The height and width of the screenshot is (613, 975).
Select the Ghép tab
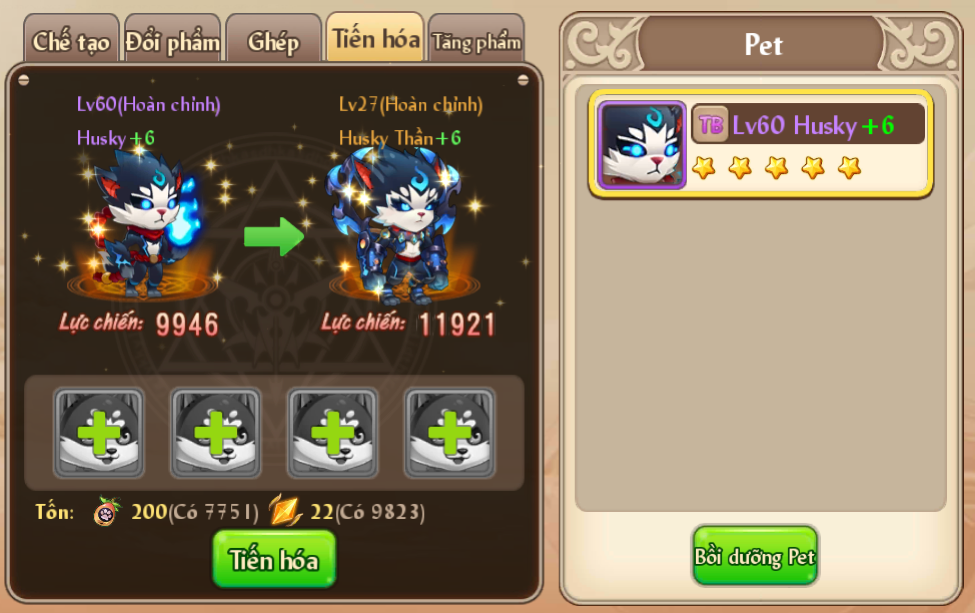pyautogui.click(x=273, y=41)
